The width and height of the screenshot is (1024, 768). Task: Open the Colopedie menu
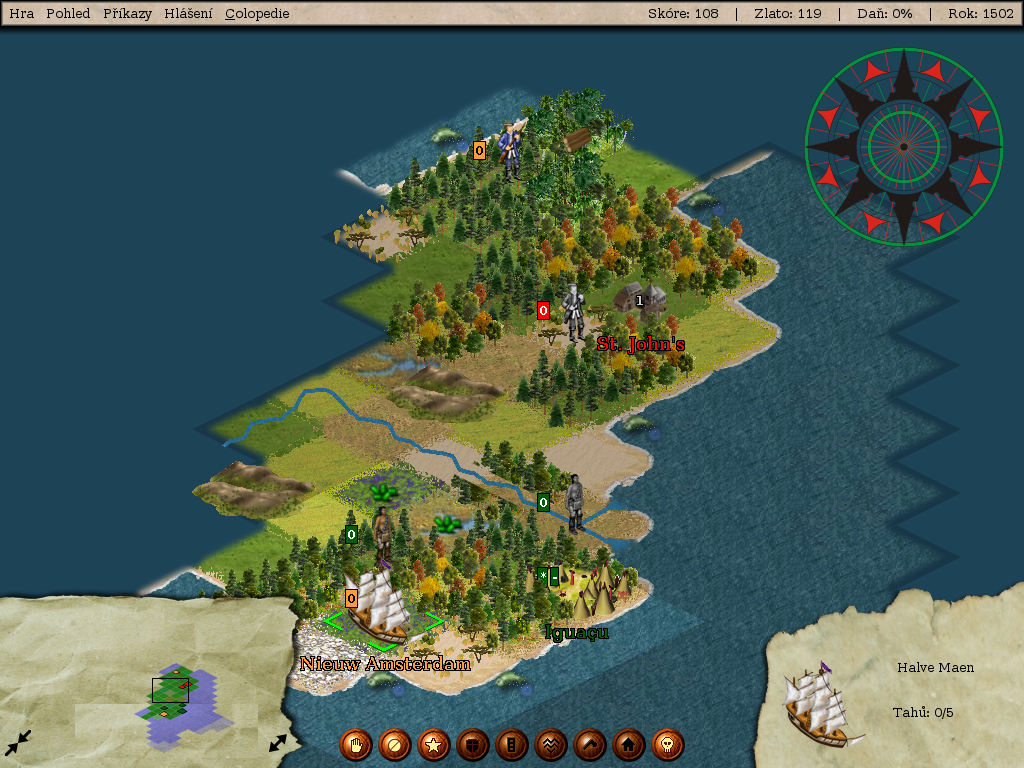(x=257, y=14)
